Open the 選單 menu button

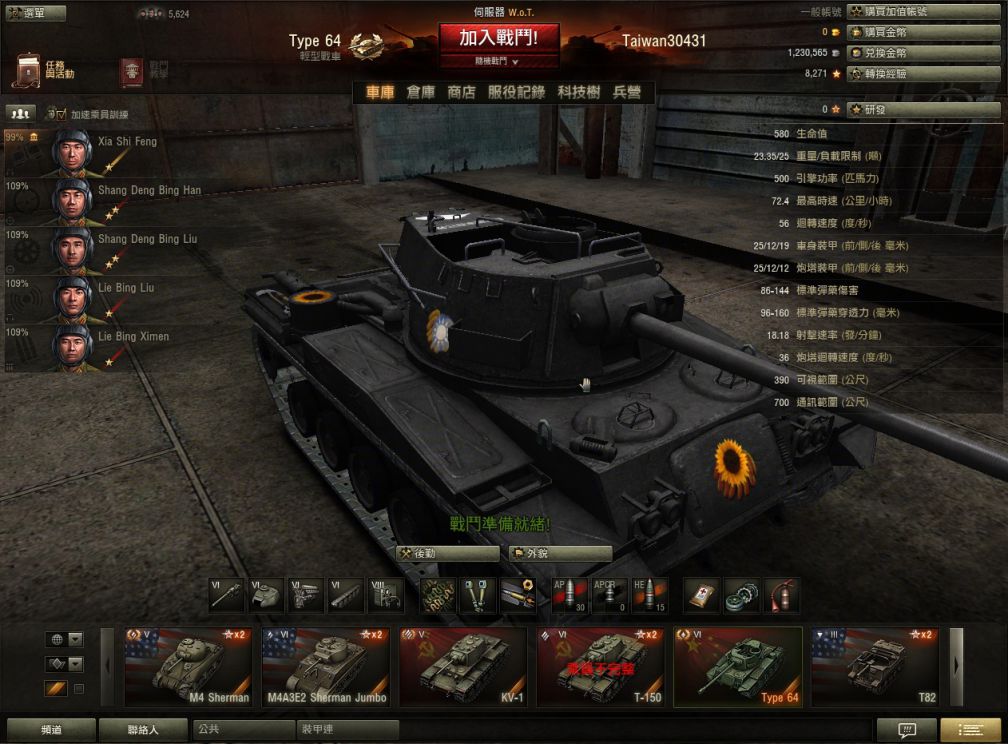pos(36,14)
